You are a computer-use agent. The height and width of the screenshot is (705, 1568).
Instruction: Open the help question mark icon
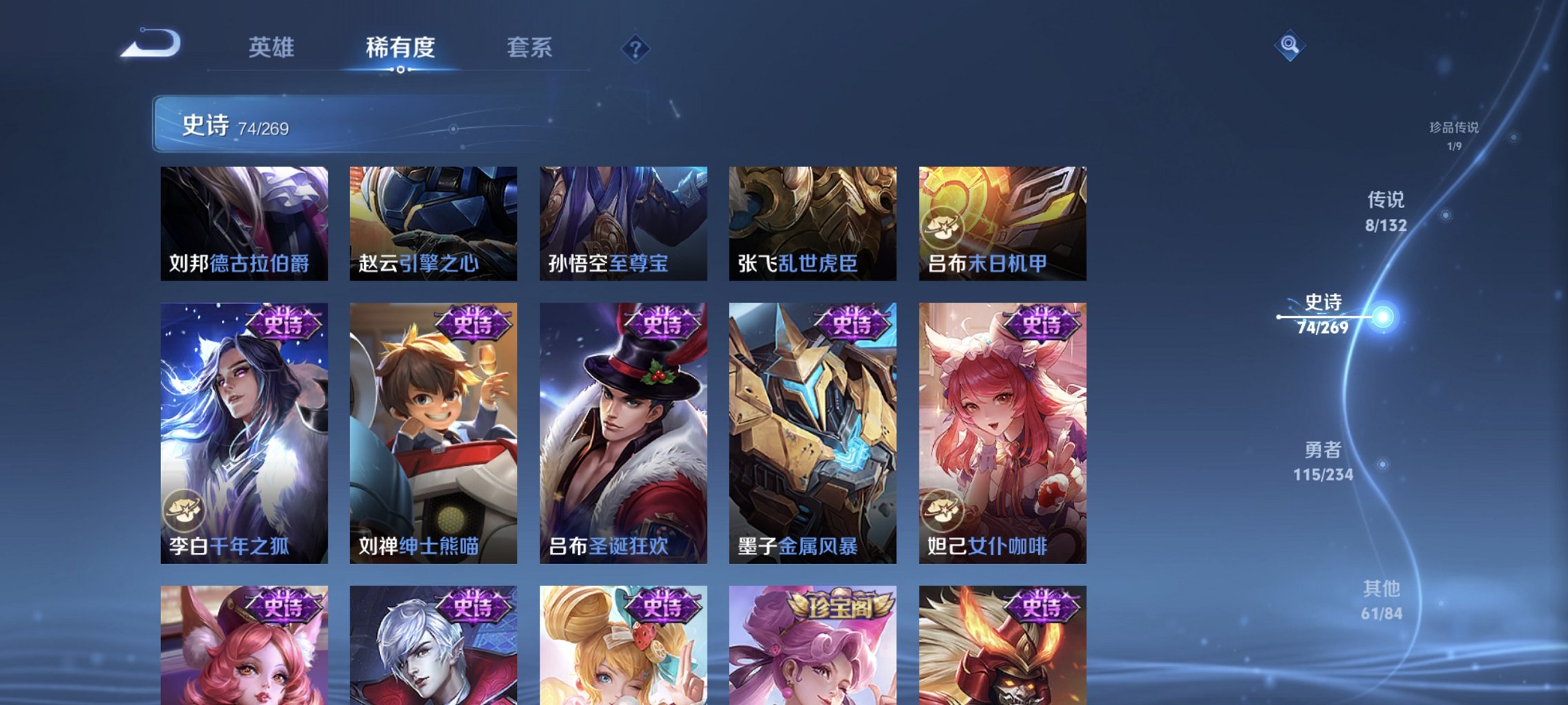pyautogui.click(x=636, y=48)
